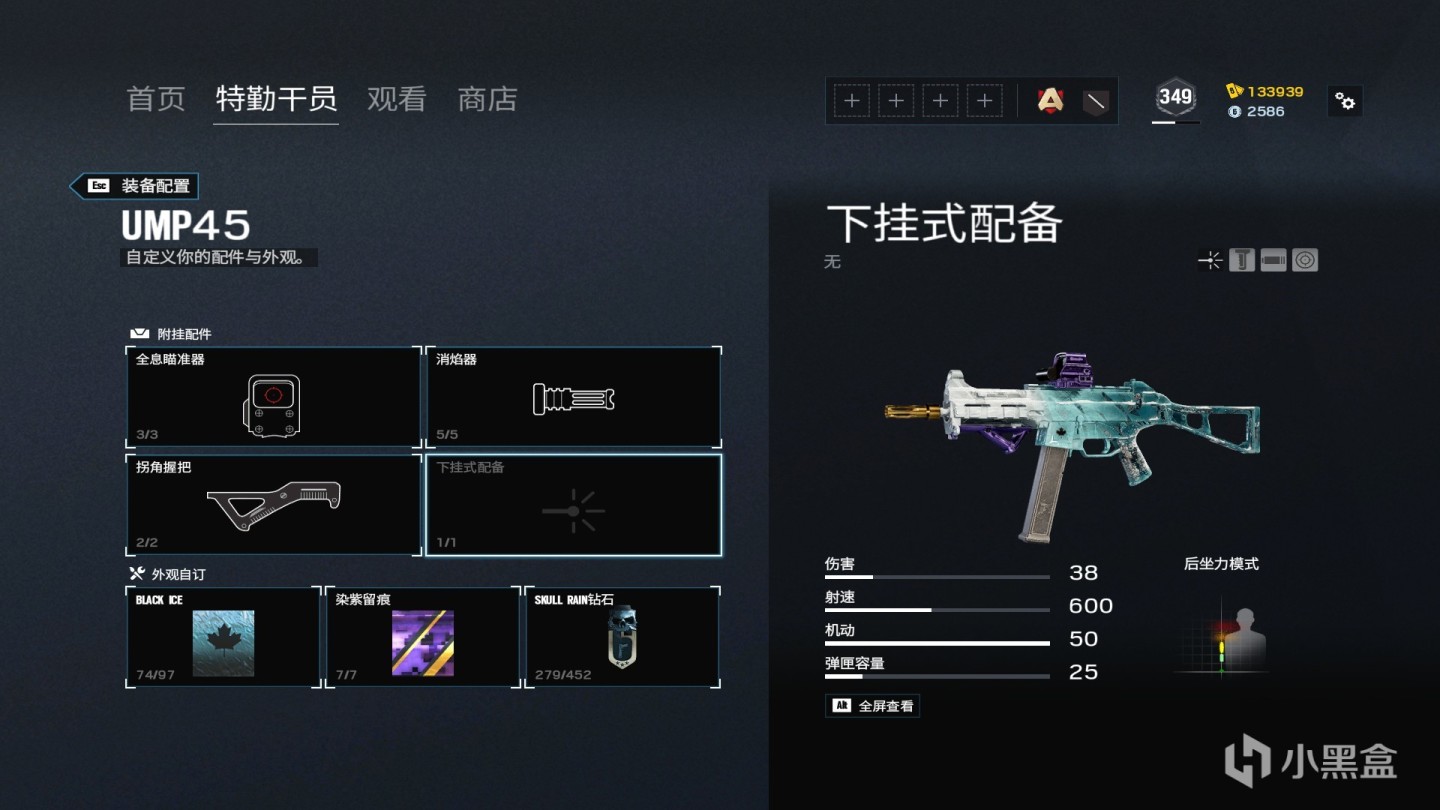Click the 133939 renown currency counter

click(x=1265, y=91)
